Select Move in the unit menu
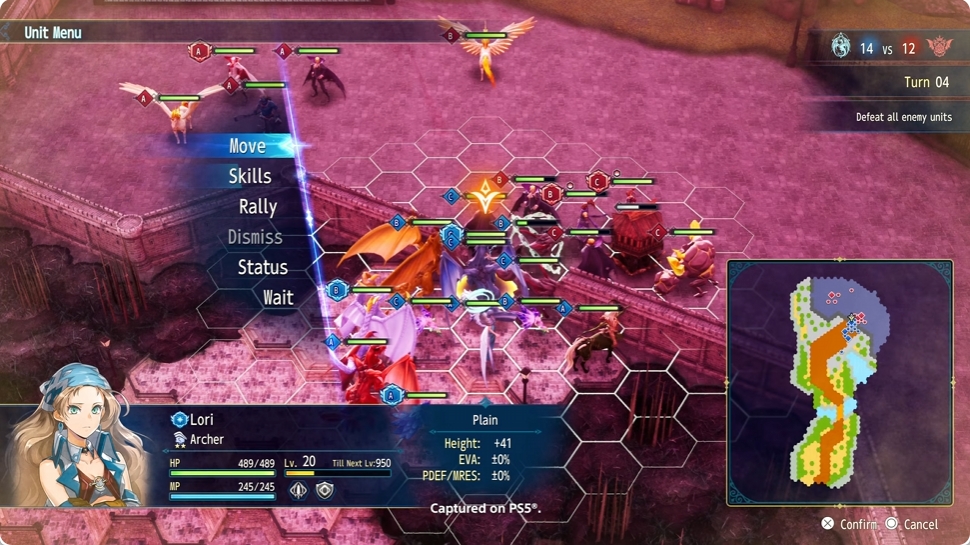This screenshot has width=970, height=545. [x=247, y=146]
